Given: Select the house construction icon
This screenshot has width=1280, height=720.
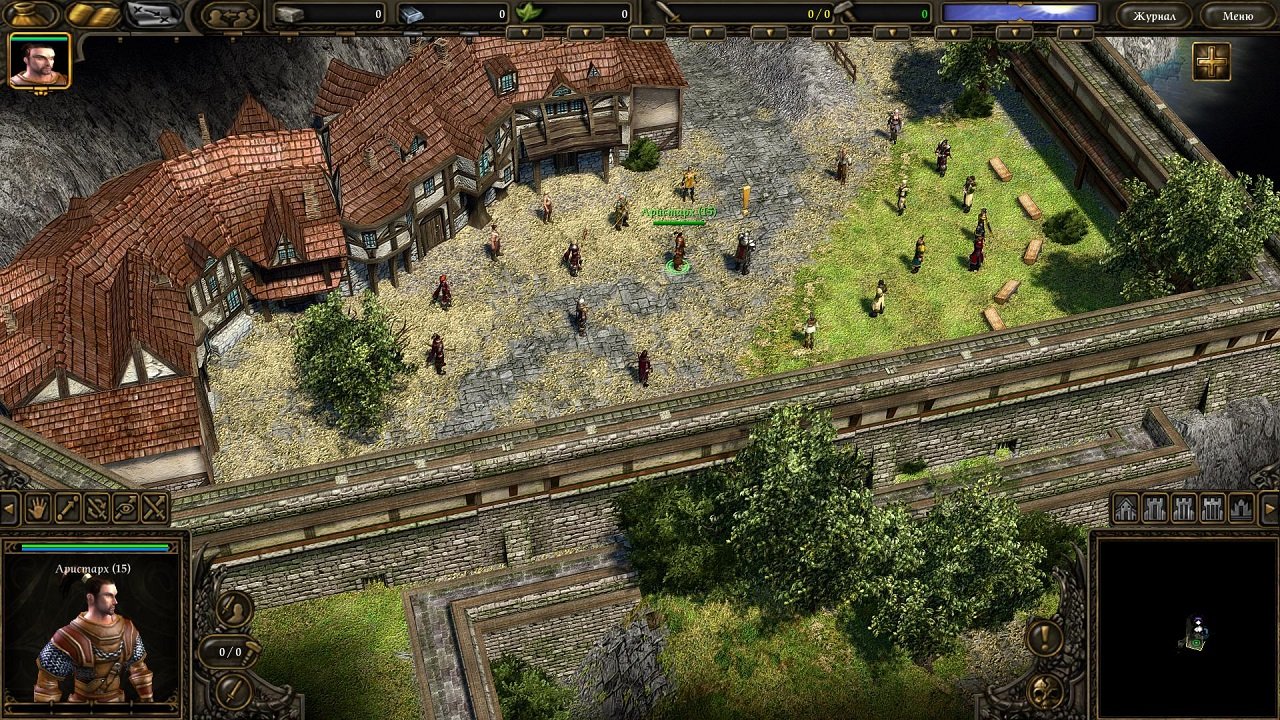Looking at the screenshot, I should click(x=1124, y=509).
